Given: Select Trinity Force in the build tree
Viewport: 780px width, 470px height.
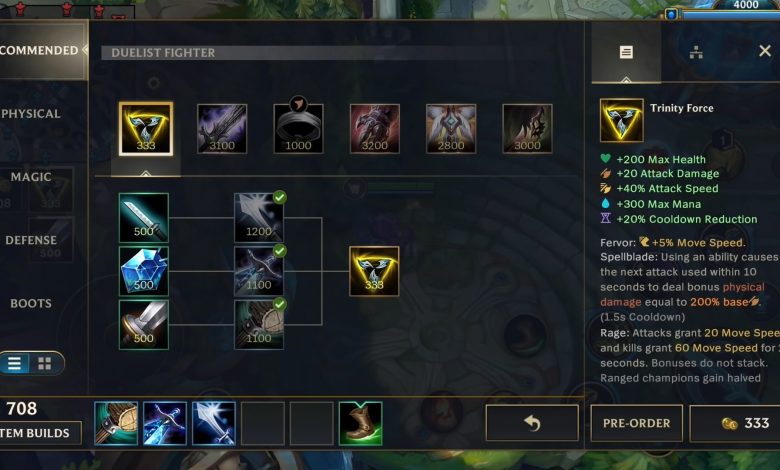Looking at the screenshot, I should click(374, 271).
